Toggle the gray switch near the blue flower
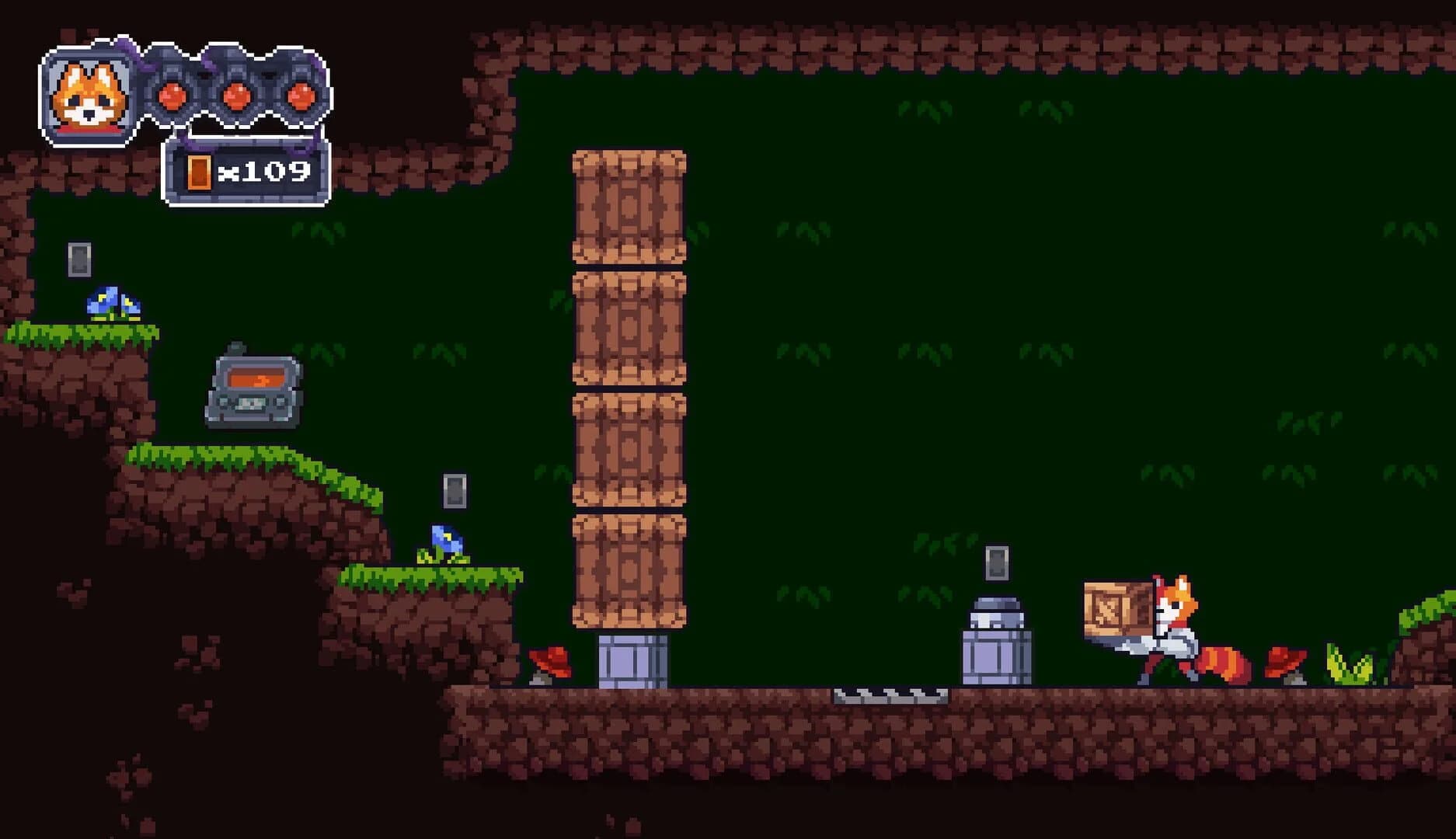The height and width of the screenshot is (839, 1456). pos(455,491)
